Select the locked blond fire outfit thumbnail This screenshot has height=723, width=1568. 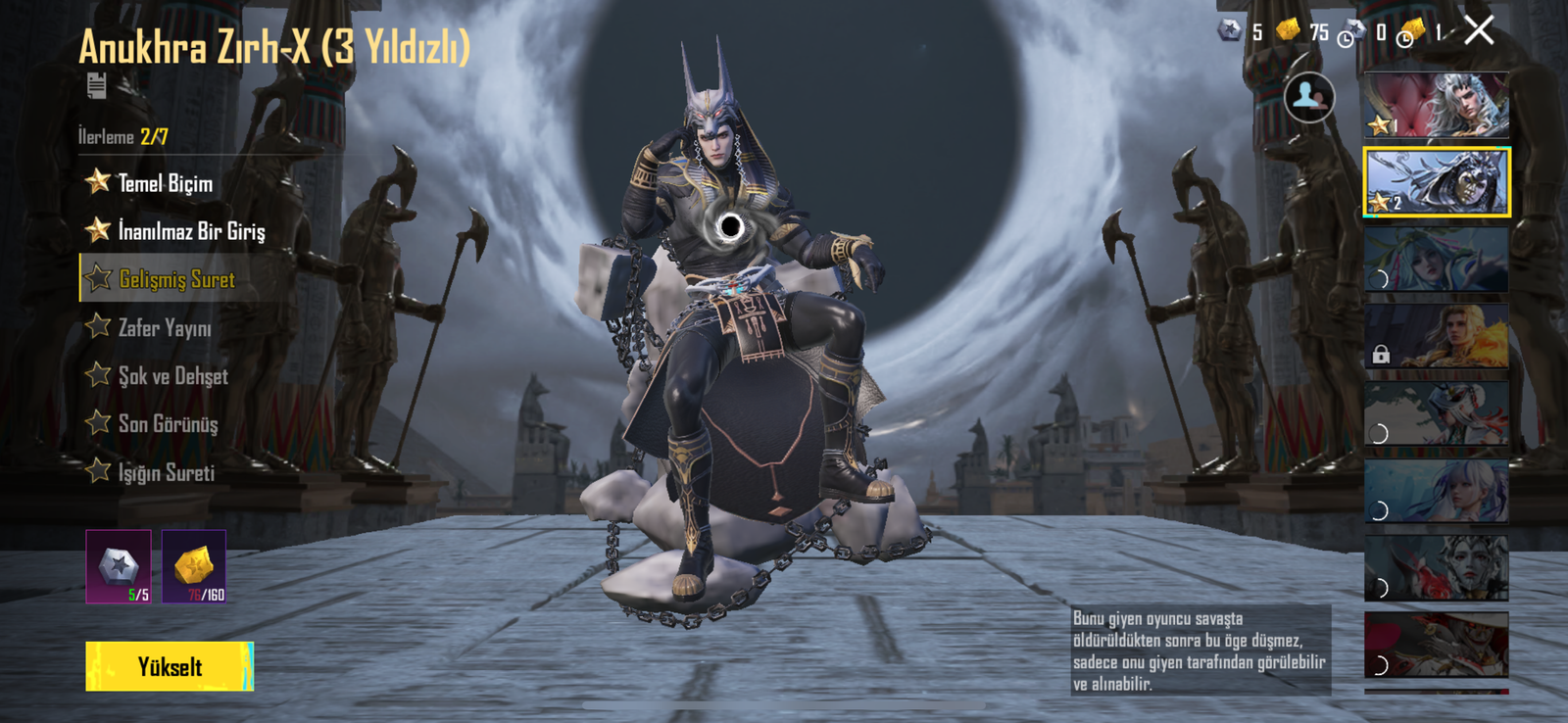[x=1436, y=336]
